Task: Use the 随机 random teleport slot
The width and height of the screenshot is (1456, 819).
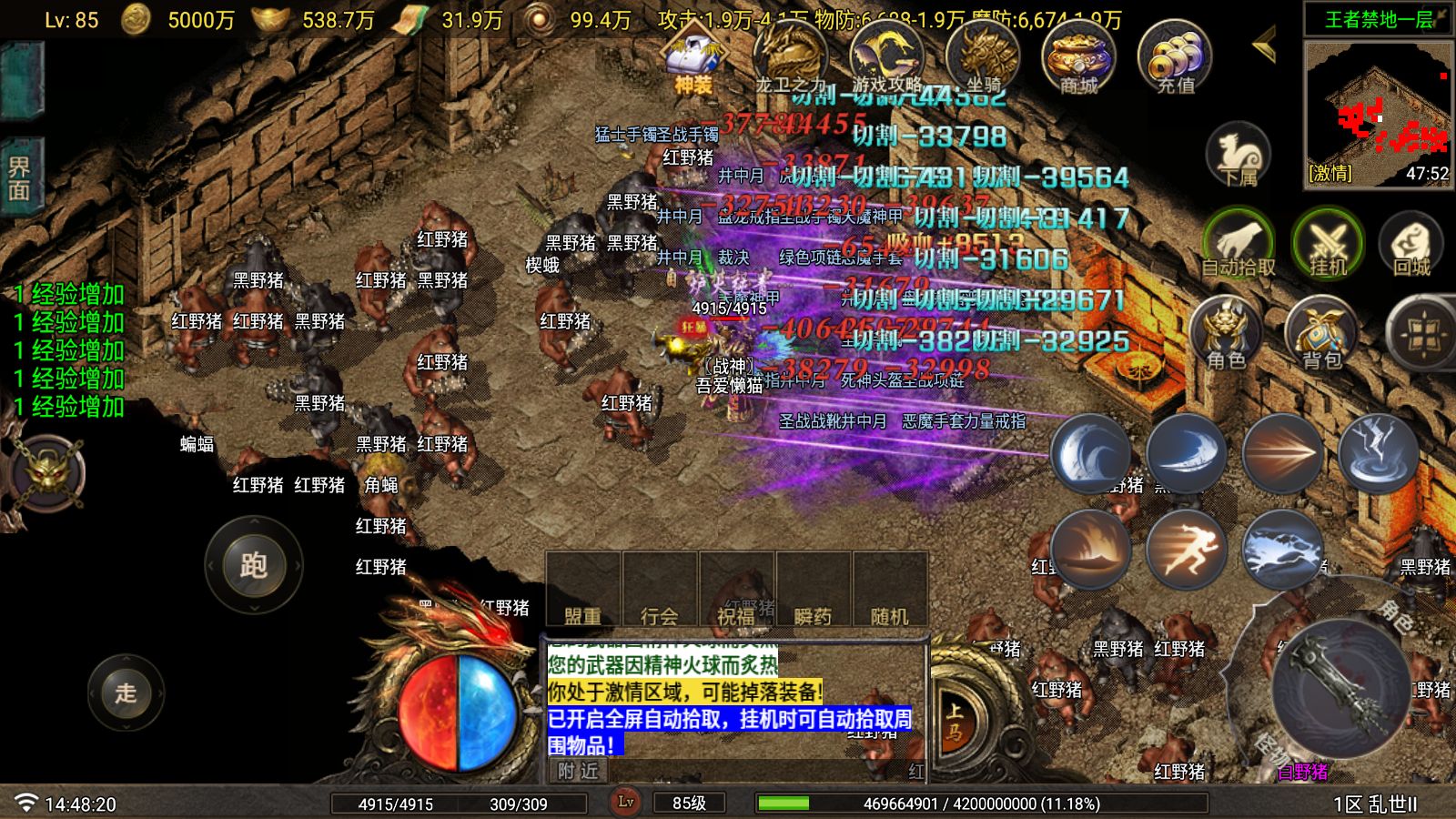Action: (889, 591)
